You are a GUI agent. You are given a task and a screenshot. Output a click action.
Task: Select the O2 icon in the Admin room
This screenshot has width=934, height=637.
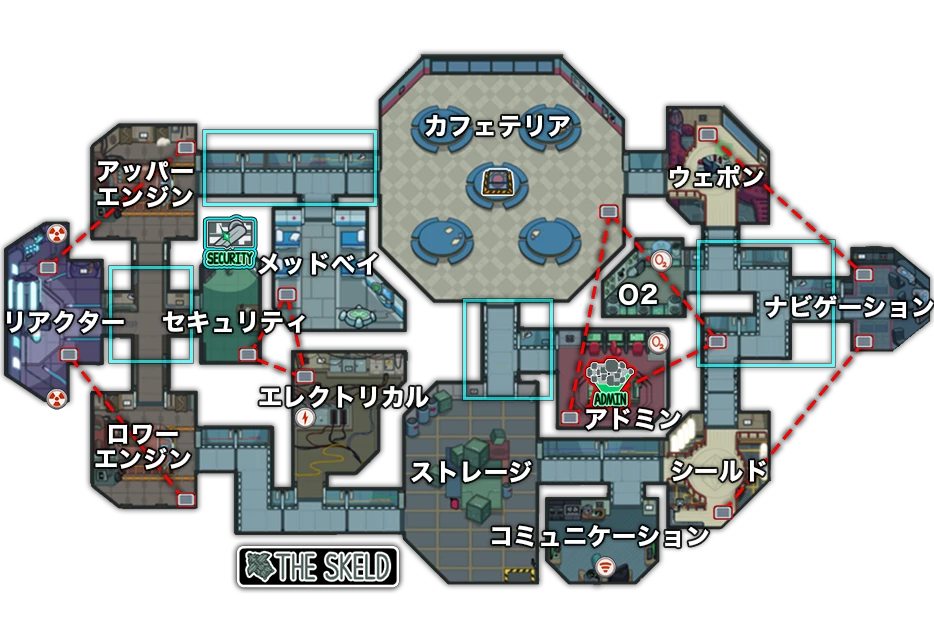point(657,343)
